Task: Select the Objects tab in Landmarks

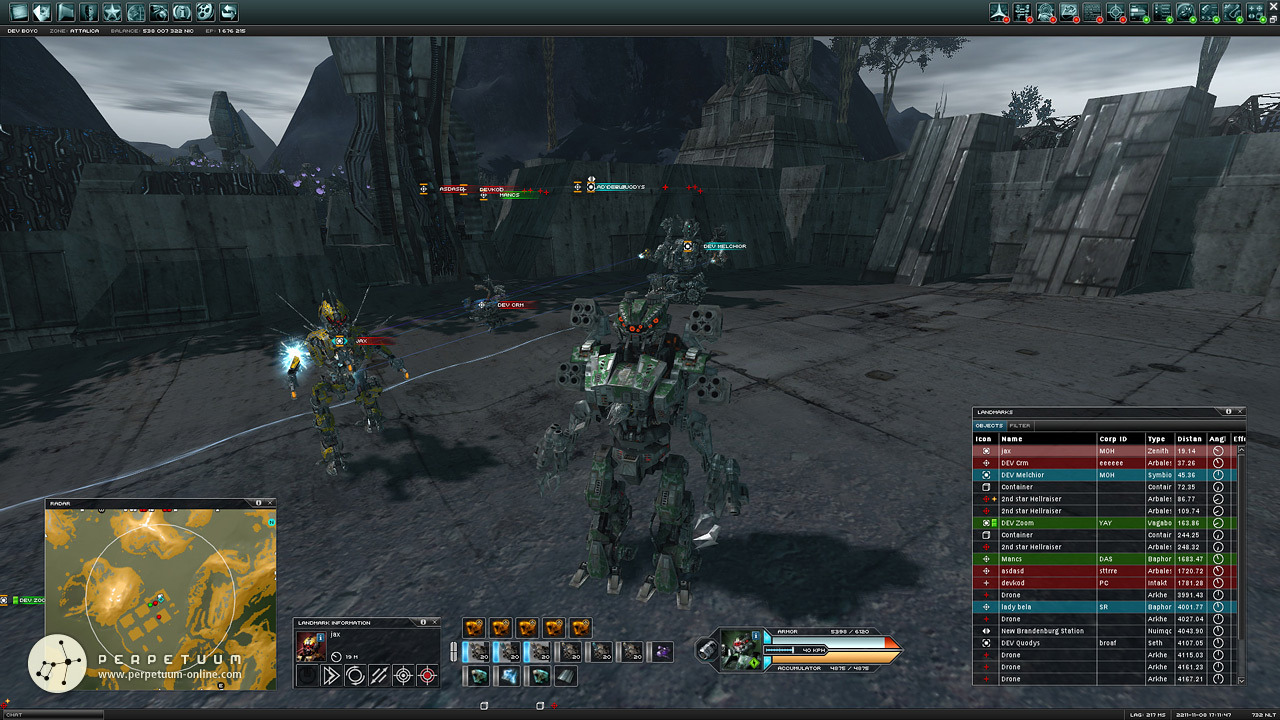Action: tap(989, 425)
